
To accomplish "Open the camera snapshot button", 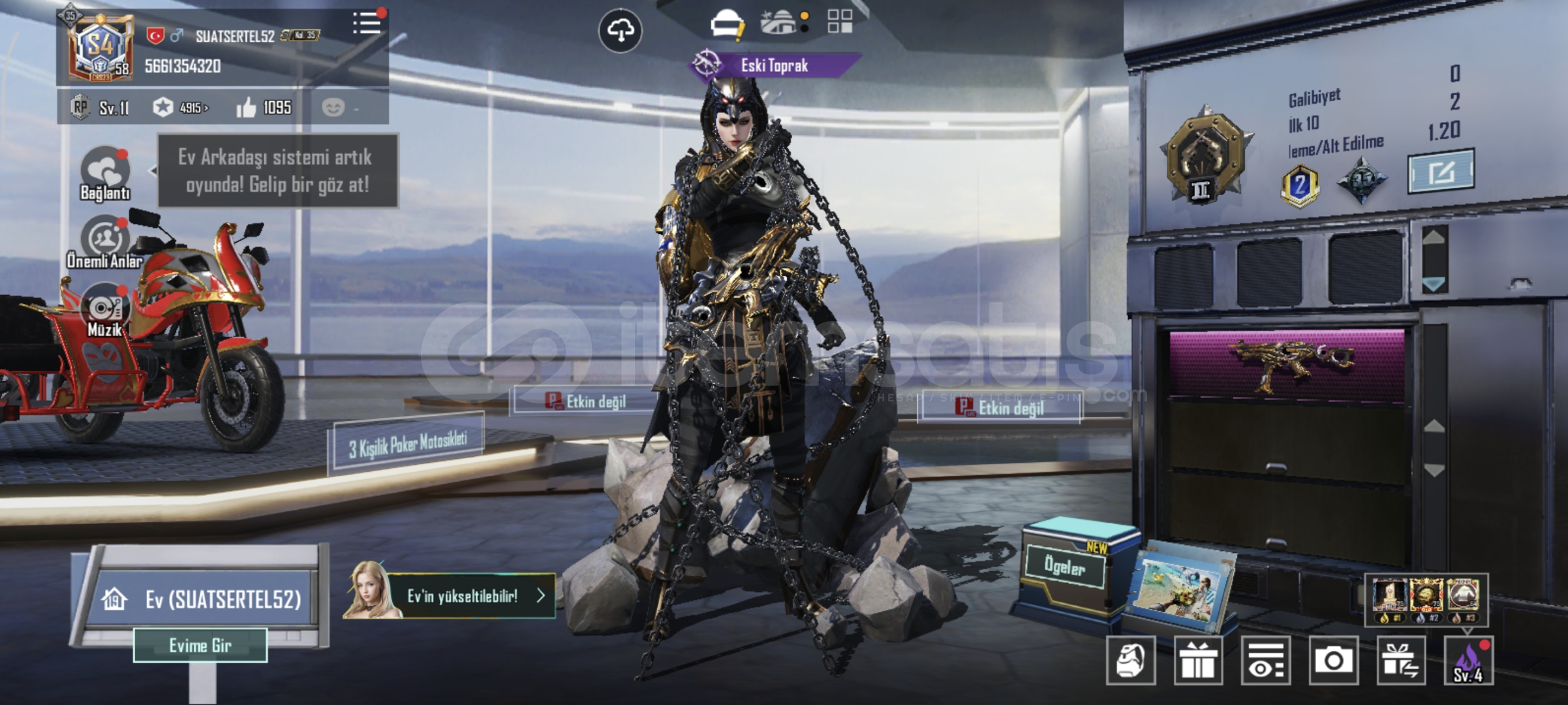I will click(1333, 661).
